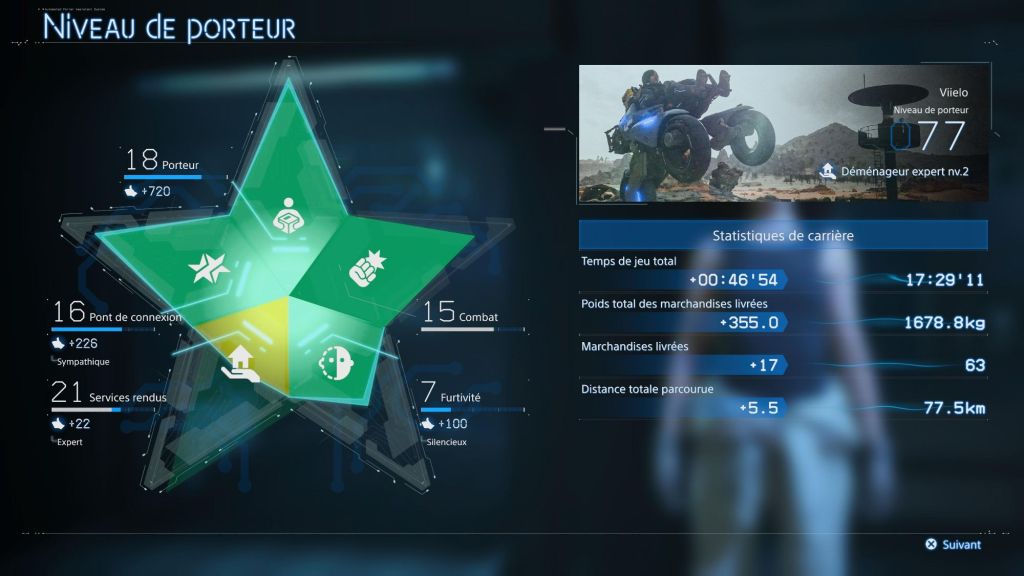Viewport: 1024px width, 576px height.
Task: Click the Statistiques de carrière header
Action: (x=783, y=236)
